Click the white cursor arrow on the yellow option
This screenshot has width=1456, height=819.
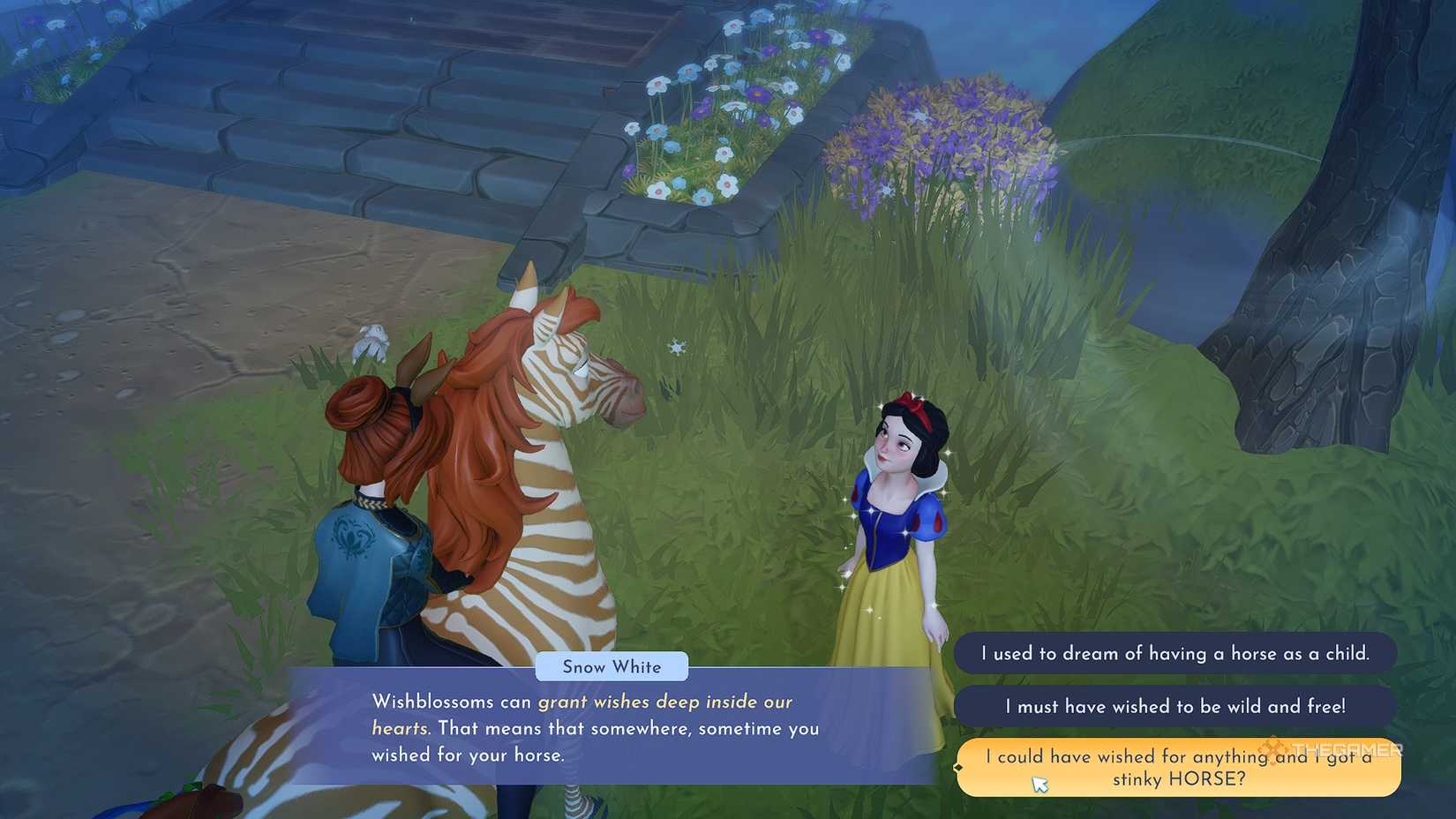(1039, 784)
